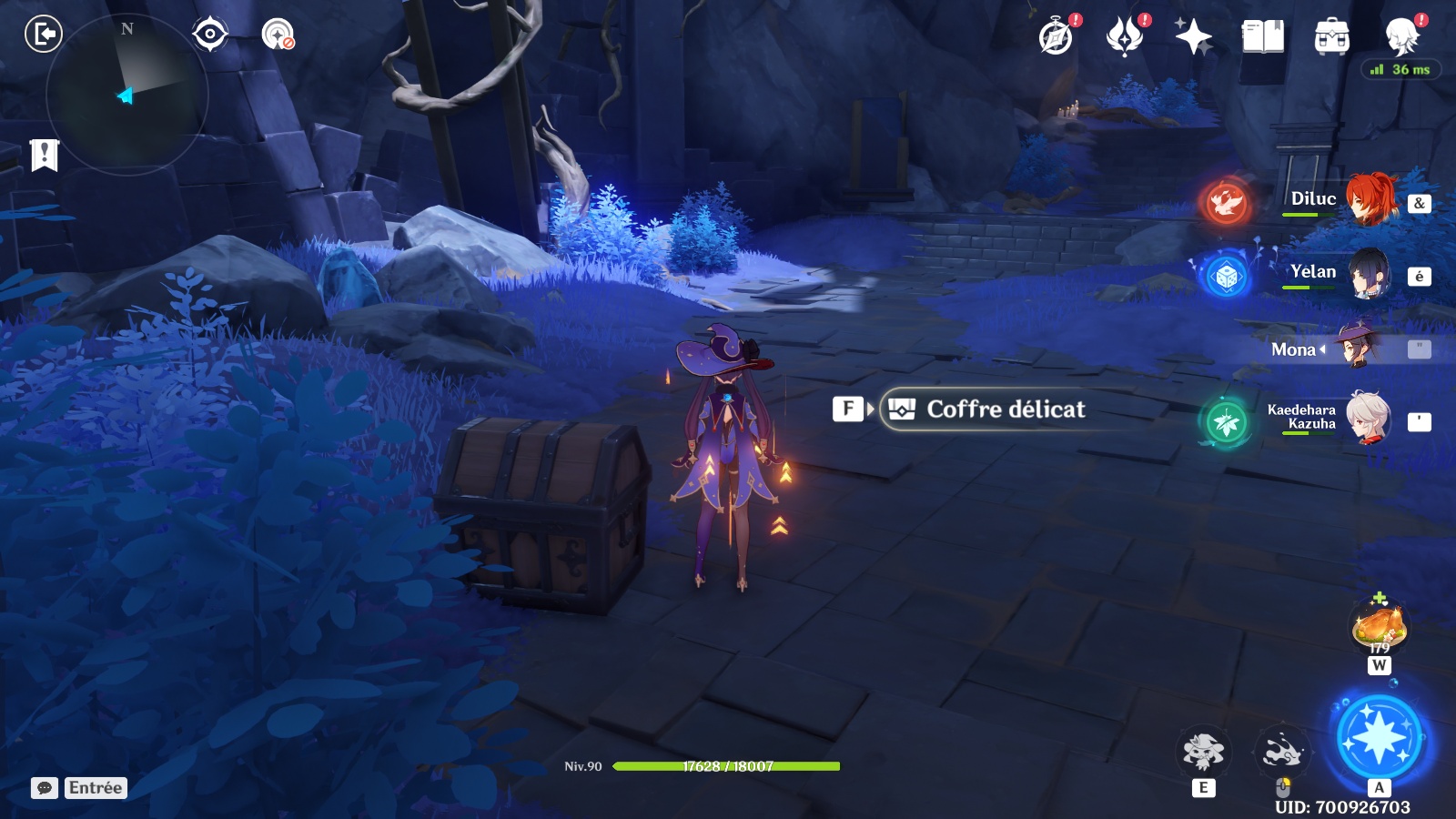Open the inventory backpack icon
The width and height of the screenshot is (1456, 819).
click(1331, 37)
